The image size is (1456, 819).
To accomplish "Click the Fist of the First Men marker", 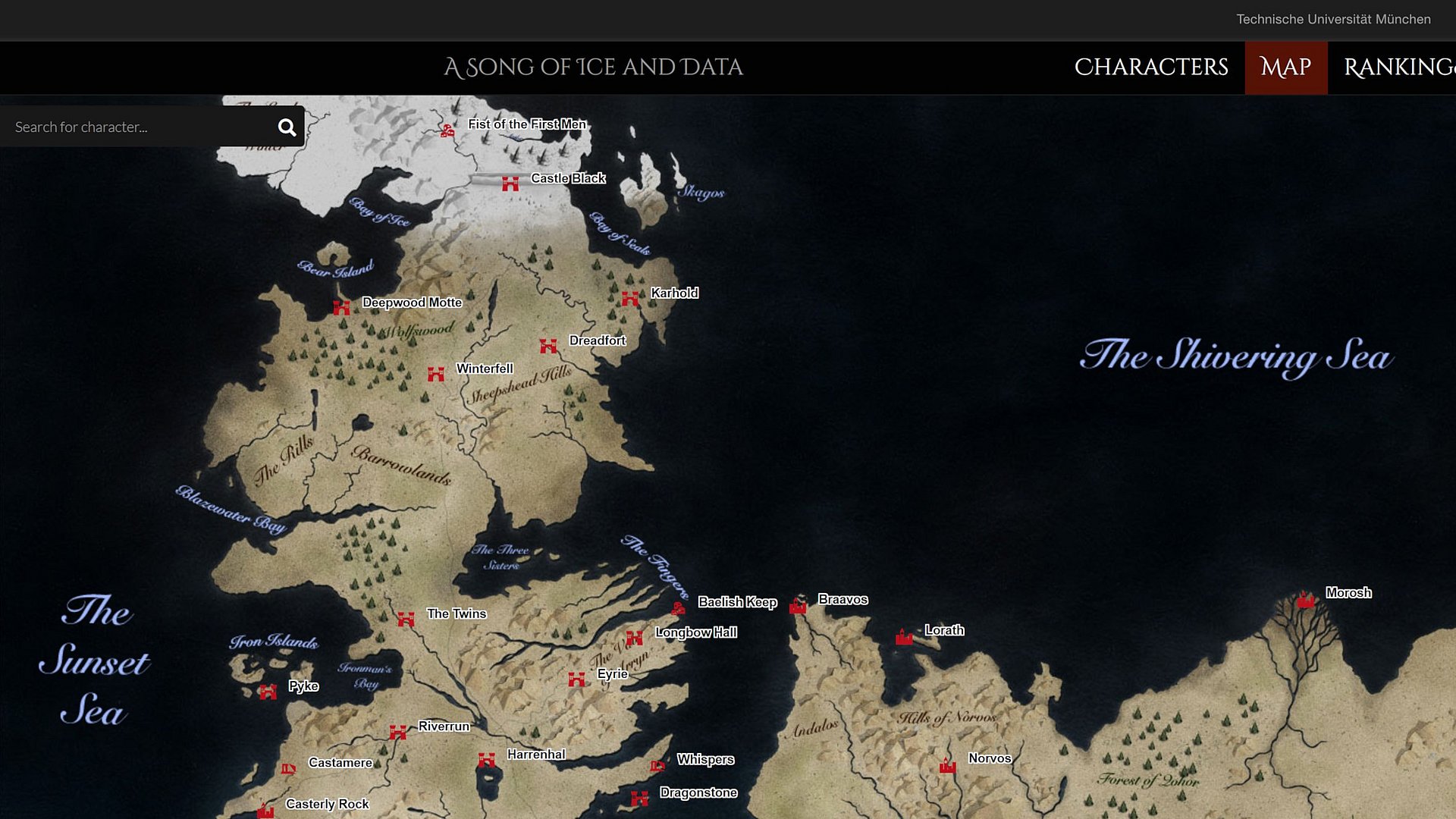I will click(447, 130).
